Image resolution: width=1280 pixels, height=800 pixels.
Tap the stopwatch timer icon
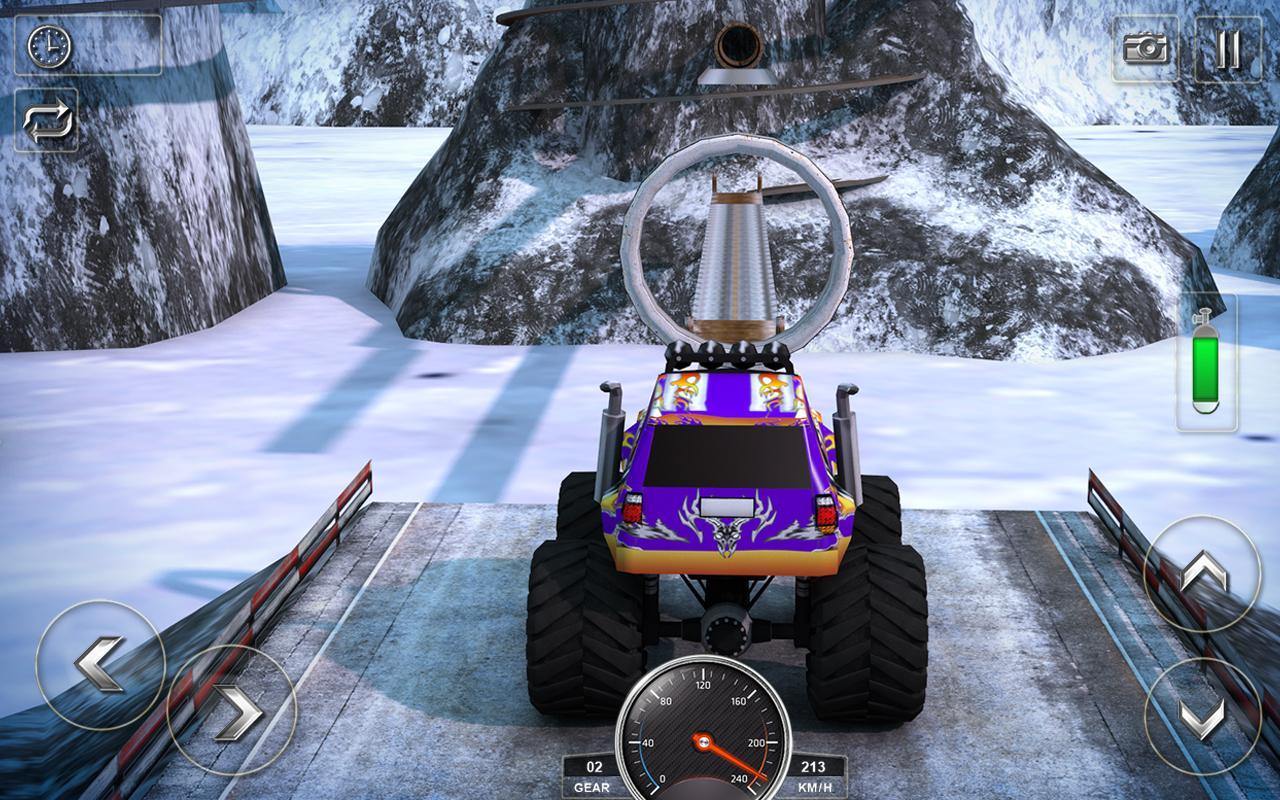pos(49,45)
